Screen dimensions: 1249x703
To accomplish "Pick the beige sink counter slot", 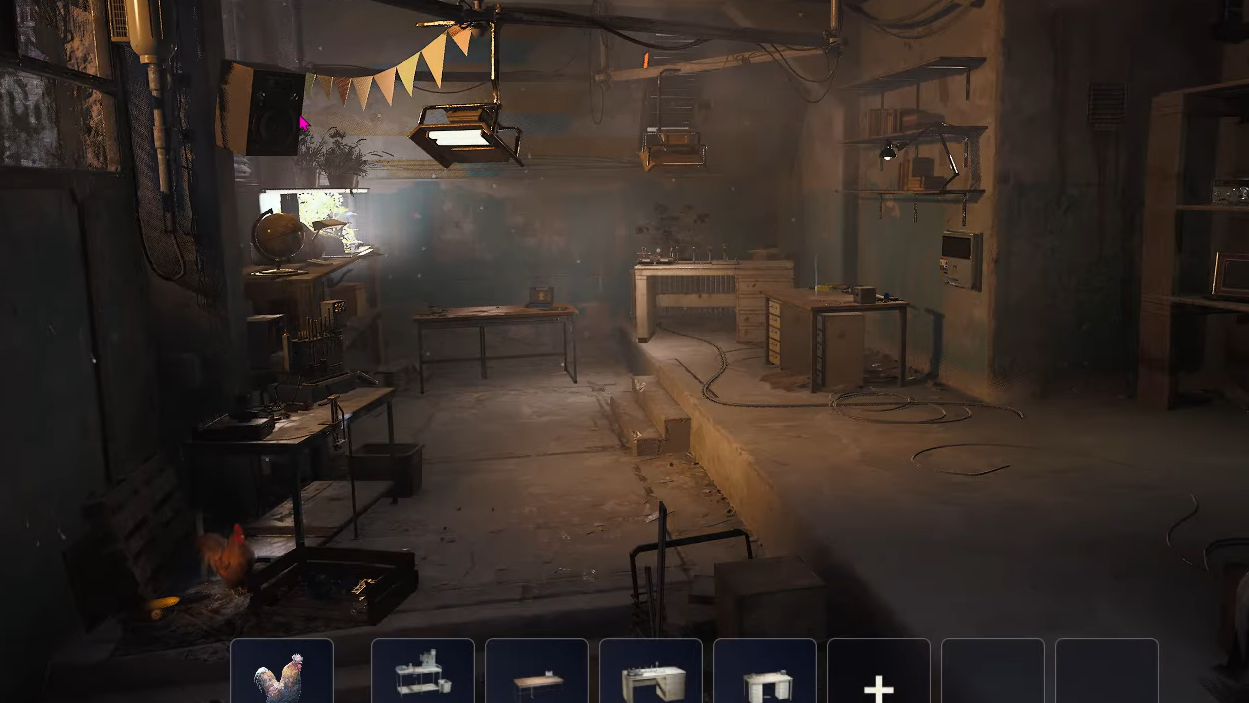I will click(x=651, y=673).
